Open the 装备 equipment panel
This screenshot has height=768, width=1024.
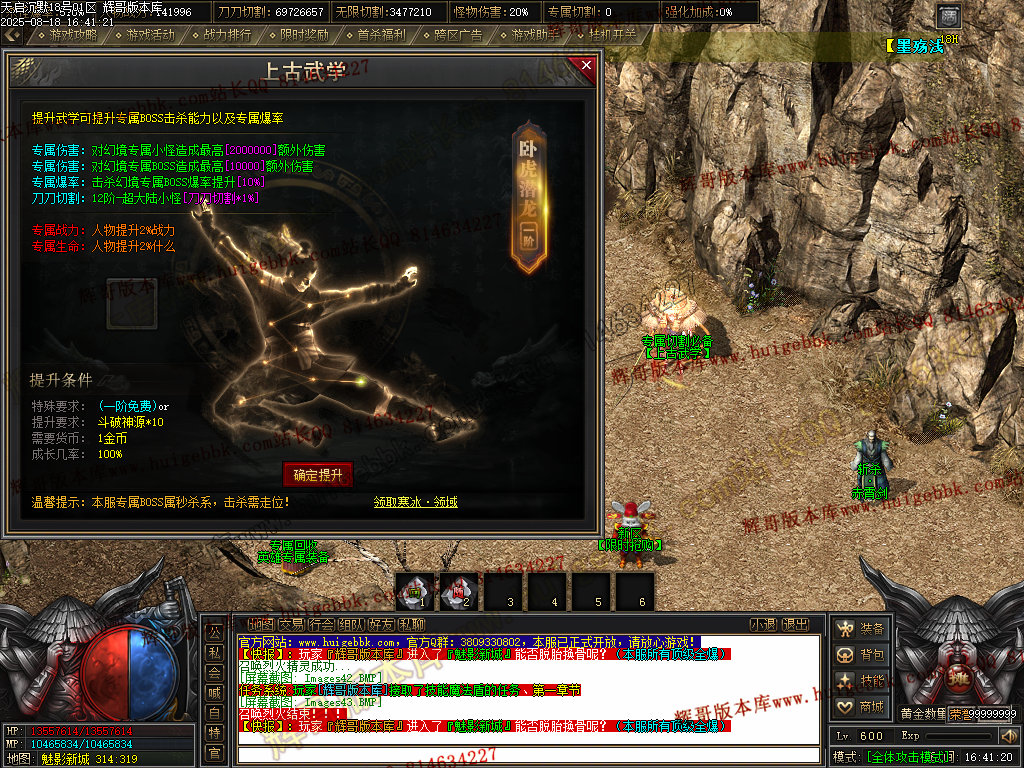pos(862,629)
